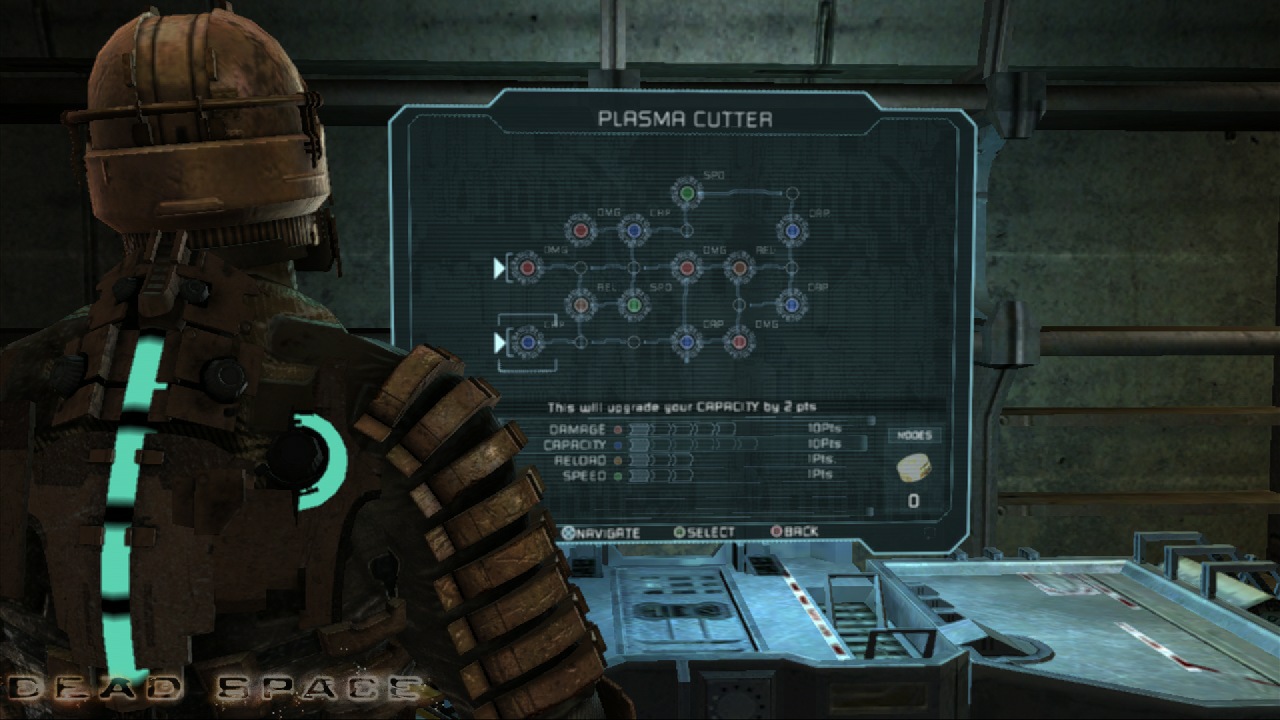
Task: Click the power node icon in the NODES panel
Action: coord(915,466)
